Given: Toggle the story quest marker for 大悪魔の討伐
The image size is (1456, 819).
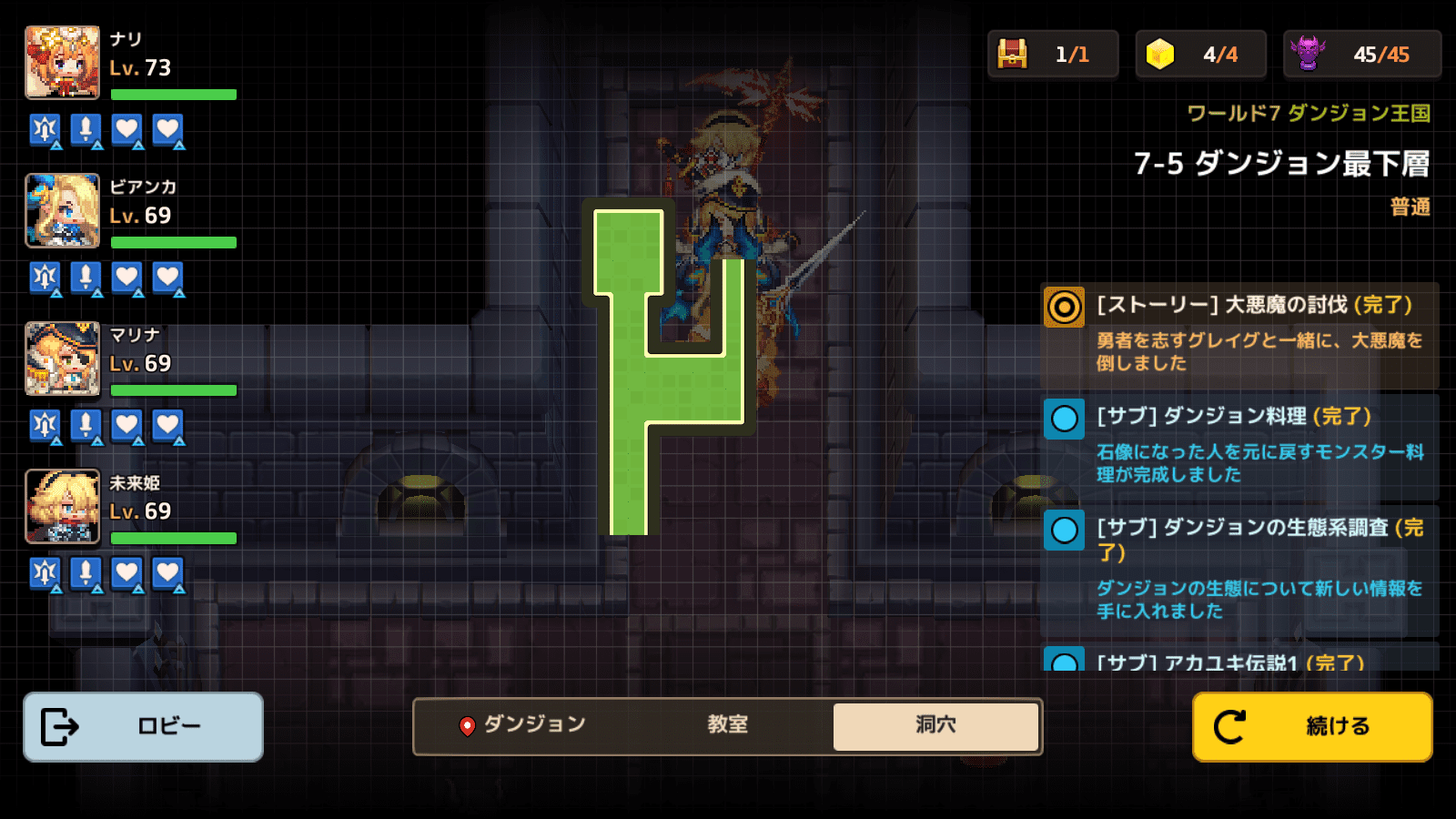Looking at the screenshot, I should pyautogui.click(x=1064, y=307).
